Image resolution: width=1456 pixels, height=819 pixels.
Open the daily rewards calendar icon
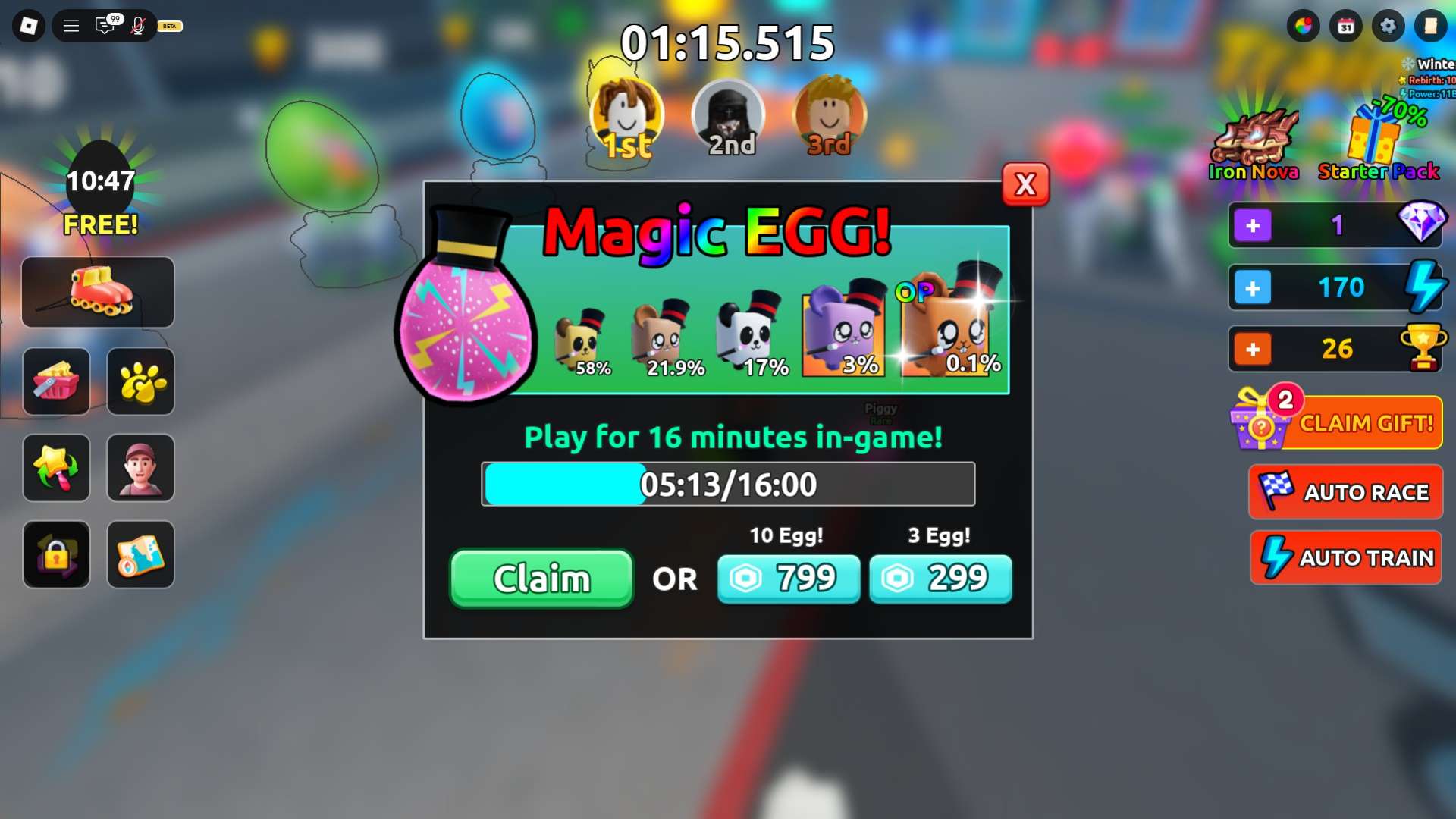1346,25
